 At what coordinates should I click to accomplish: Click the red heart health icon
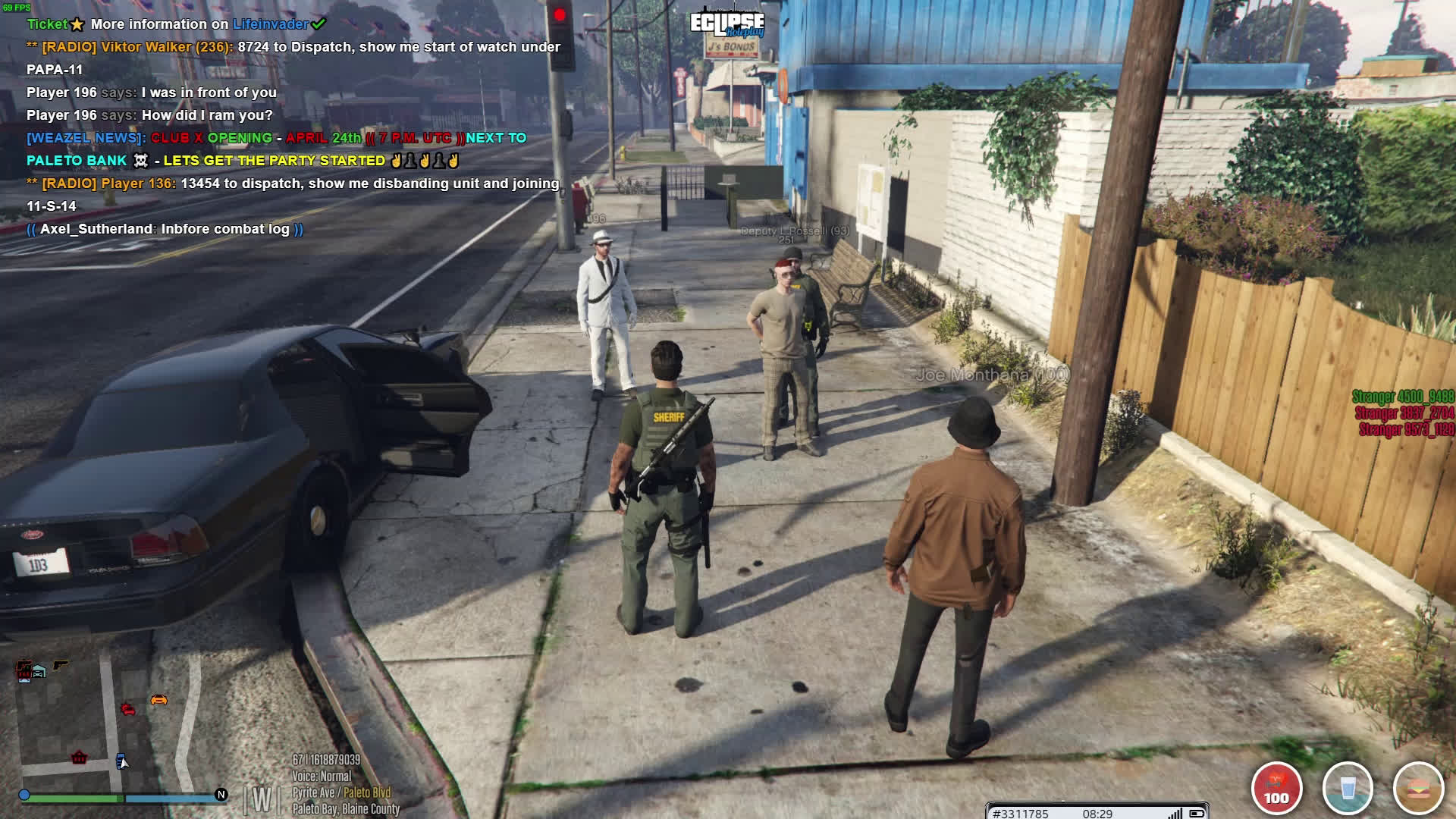pyautogui.click(x=1276, y=788)
